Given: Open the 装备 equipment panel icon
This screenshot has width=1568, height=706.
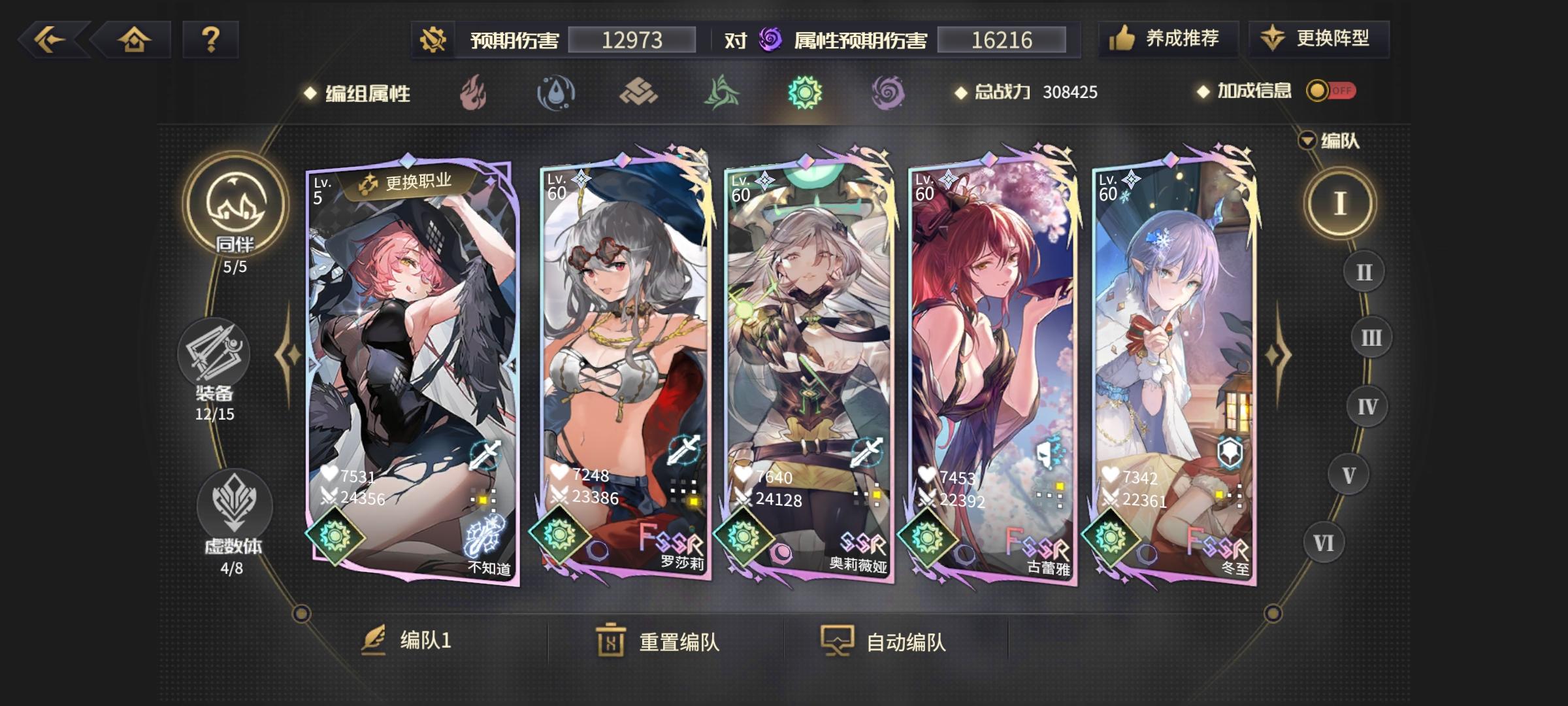Looking at the screenshot, I should tap(217, 353).
